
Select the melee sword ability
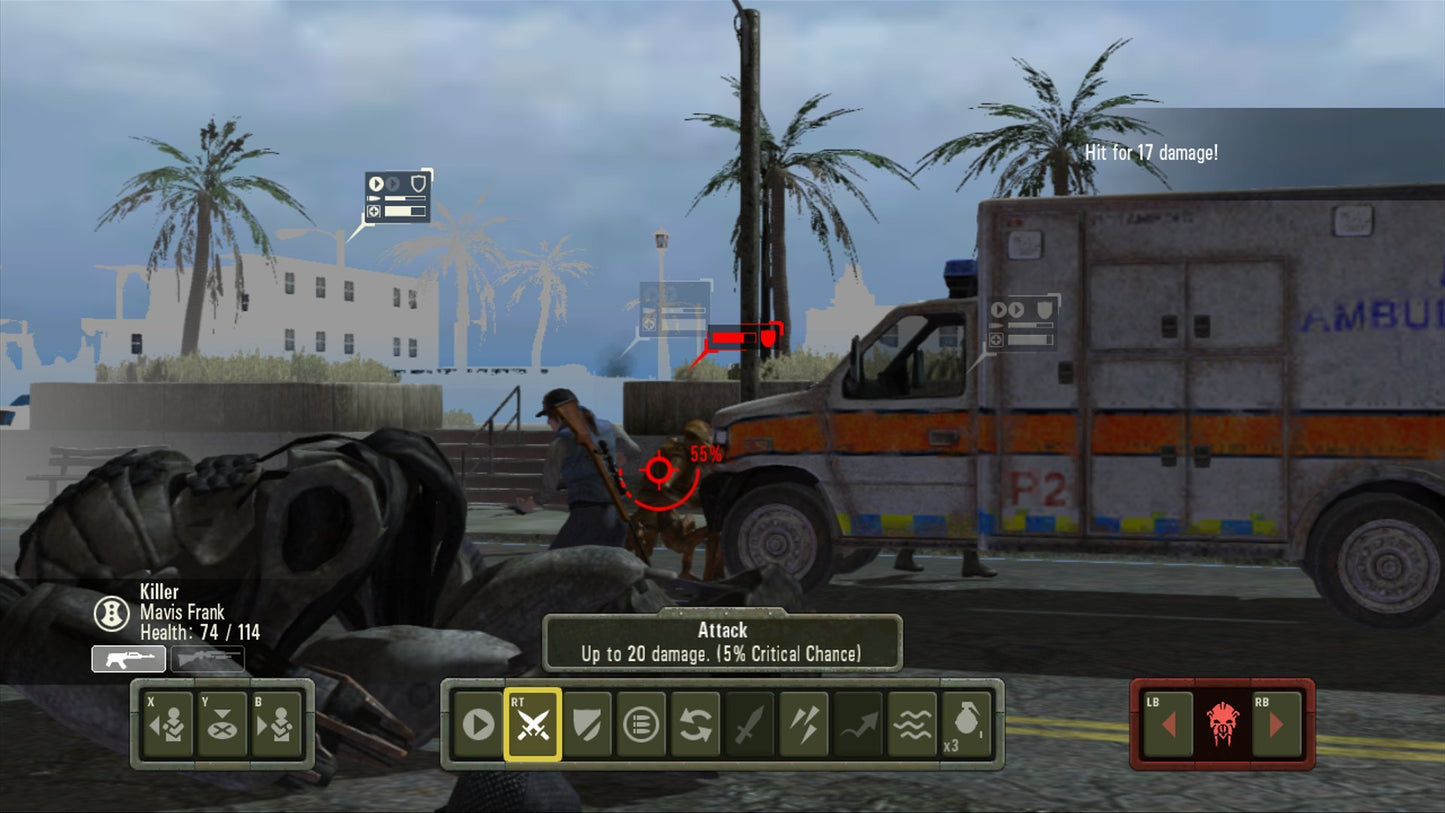tap(748, 725)
